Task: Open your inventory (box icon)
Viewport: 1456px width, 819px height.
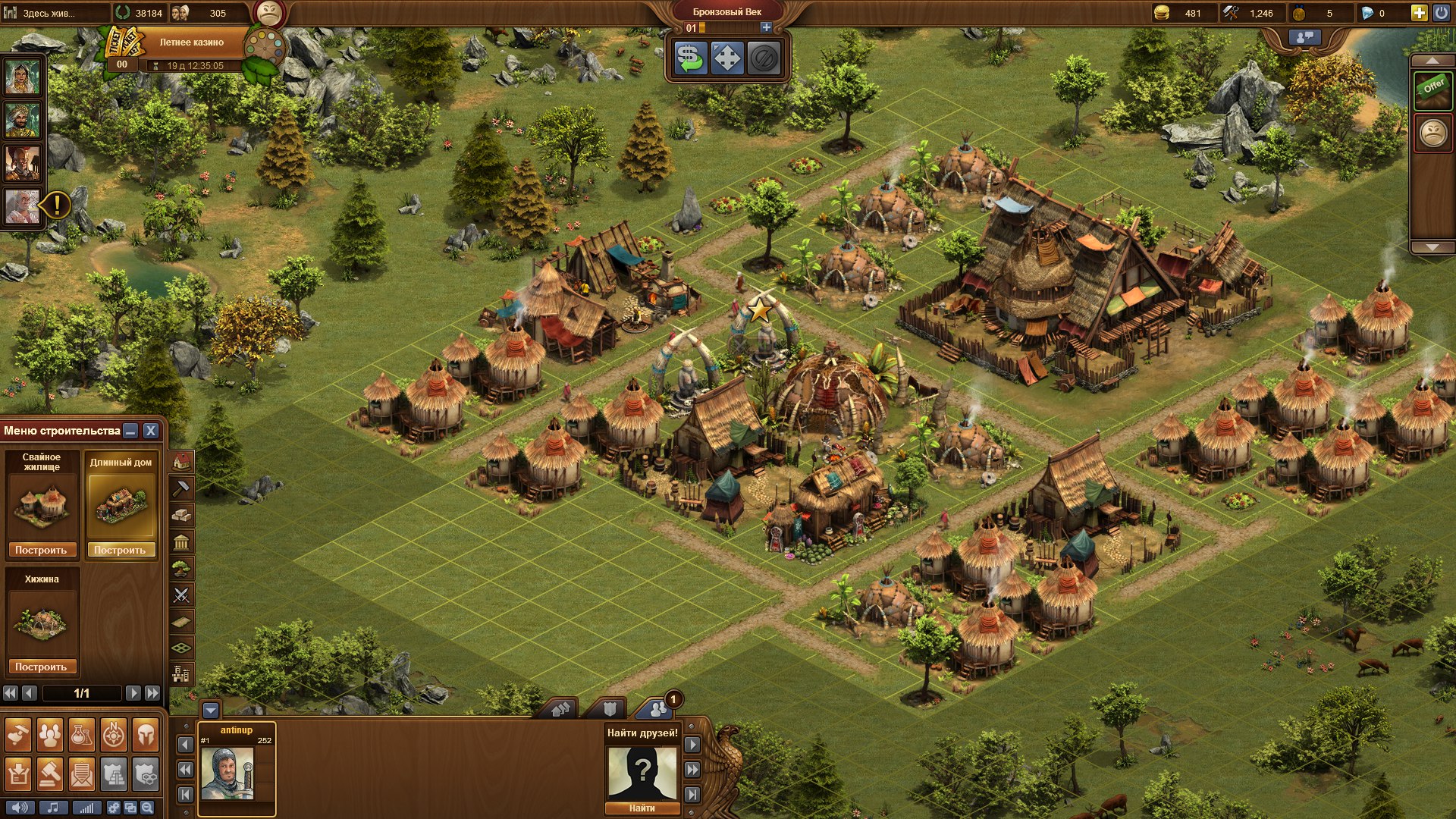Action: (17, 774)
